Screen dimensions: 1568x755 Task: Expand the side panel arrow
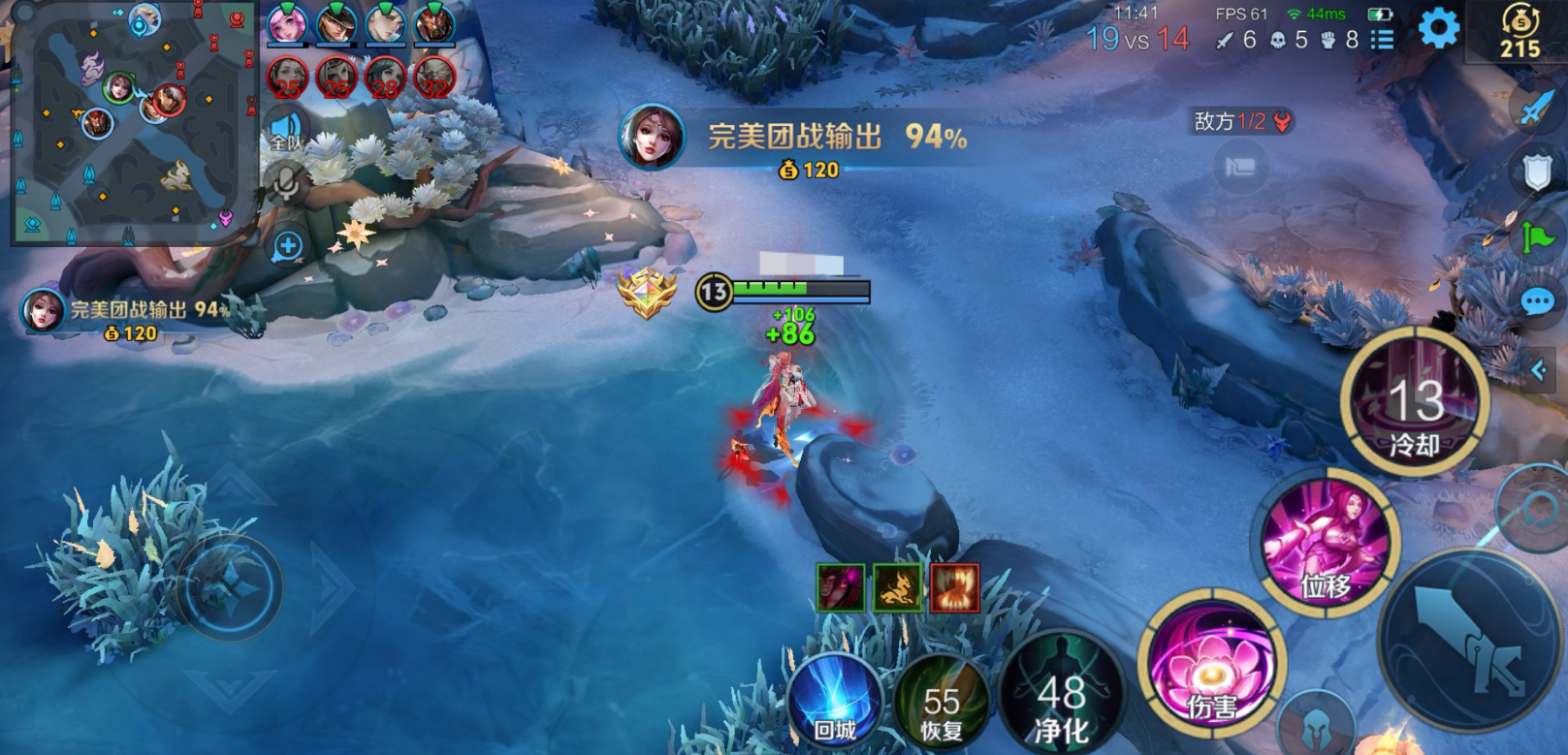pyautogui.click(x=1538, y=369)
